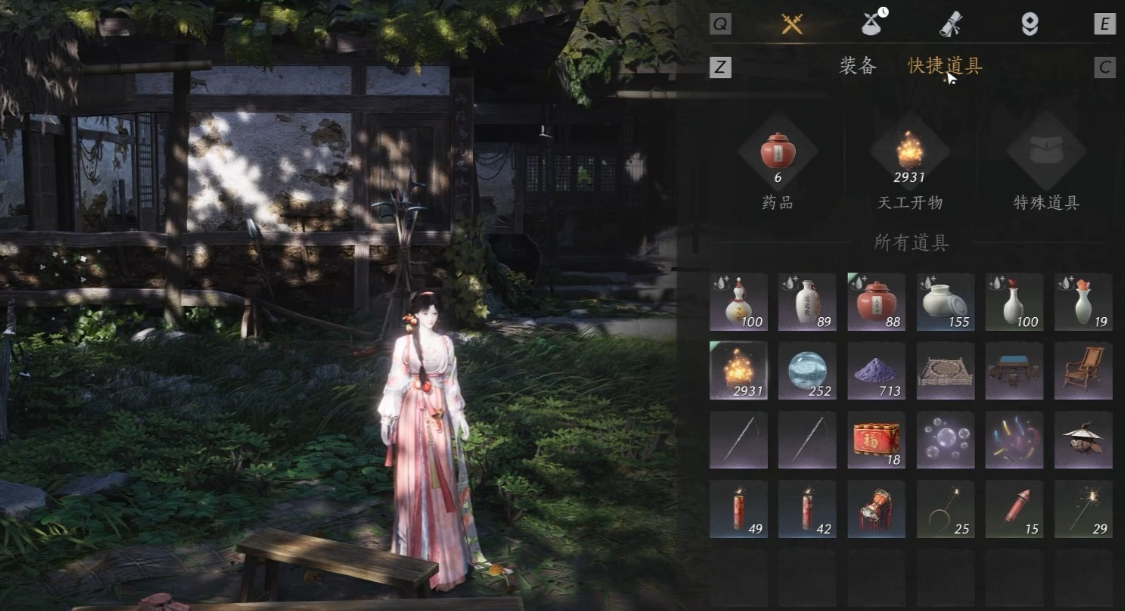The height and width of the screenshot is (611, 1125).
Task: Pick the purple powder pile with 713
Action: pos(877,371)
